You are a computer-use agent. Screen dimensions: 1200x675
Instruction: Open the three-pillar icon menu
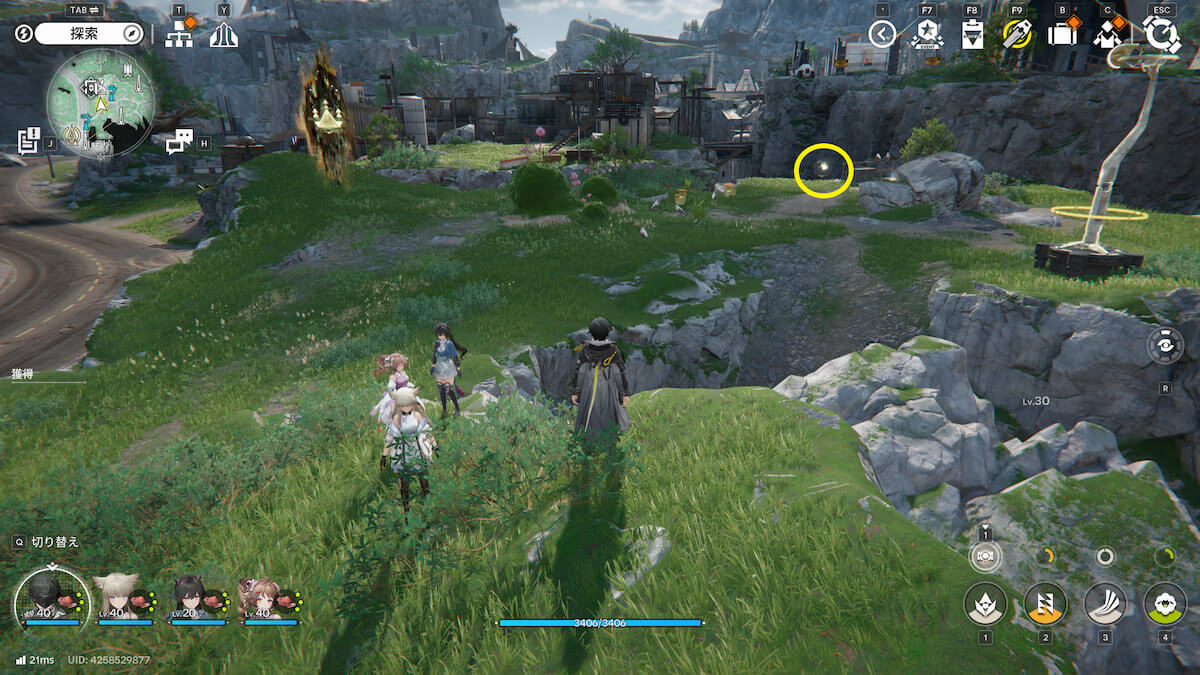[224, 35]
